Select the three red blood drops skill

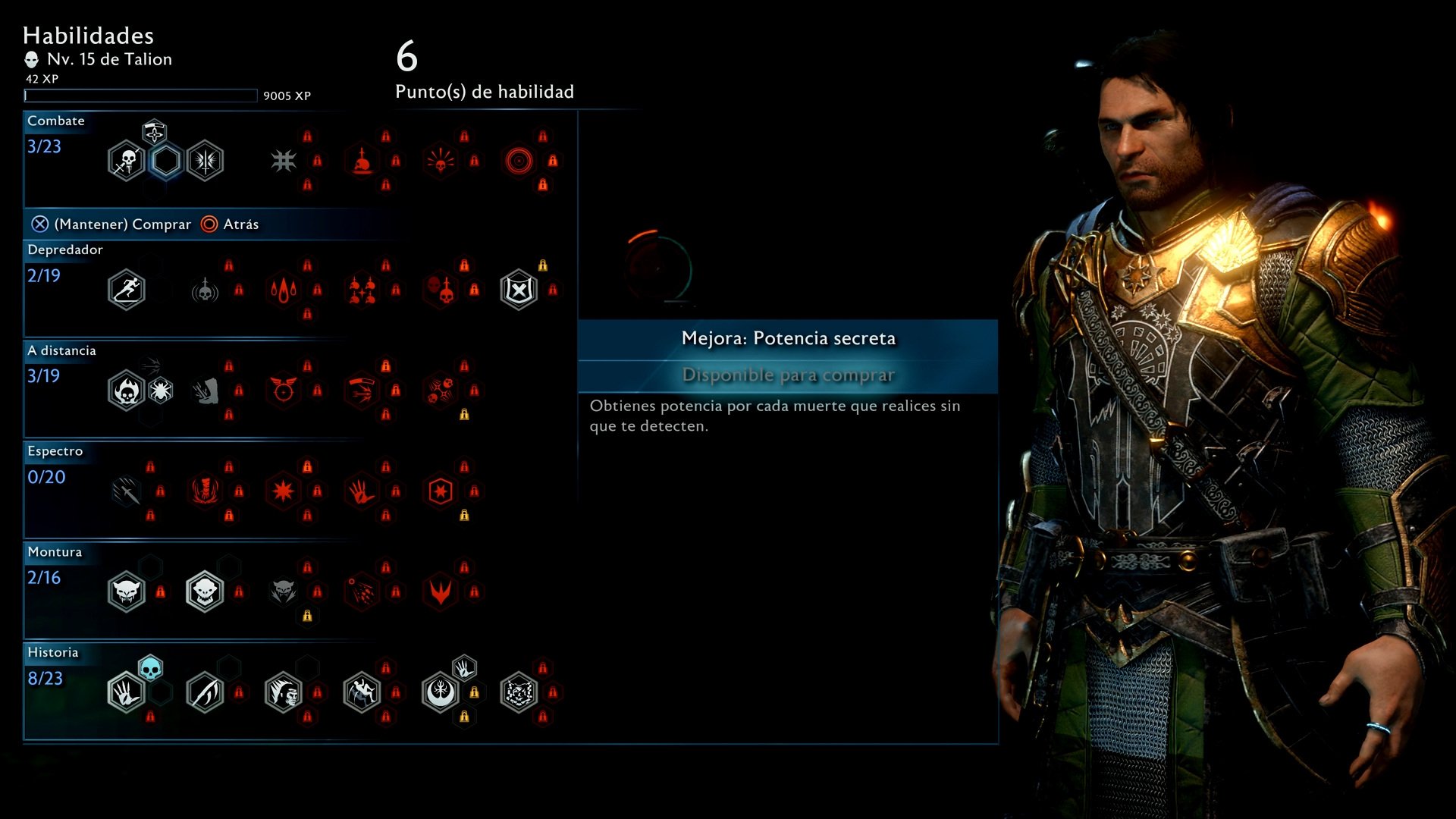click(x=284, y=290)
